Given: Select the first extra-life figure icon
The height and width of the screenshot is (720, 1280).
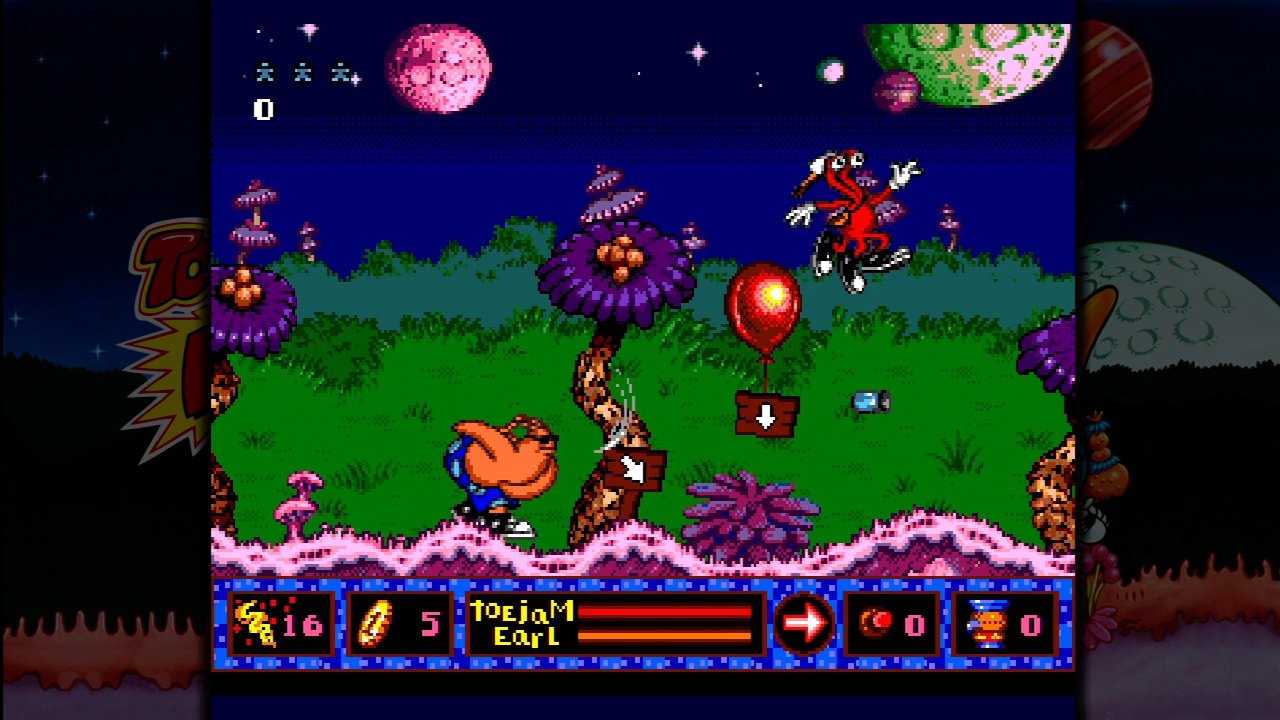Looking at the screenshot, I should pos(264,72).
